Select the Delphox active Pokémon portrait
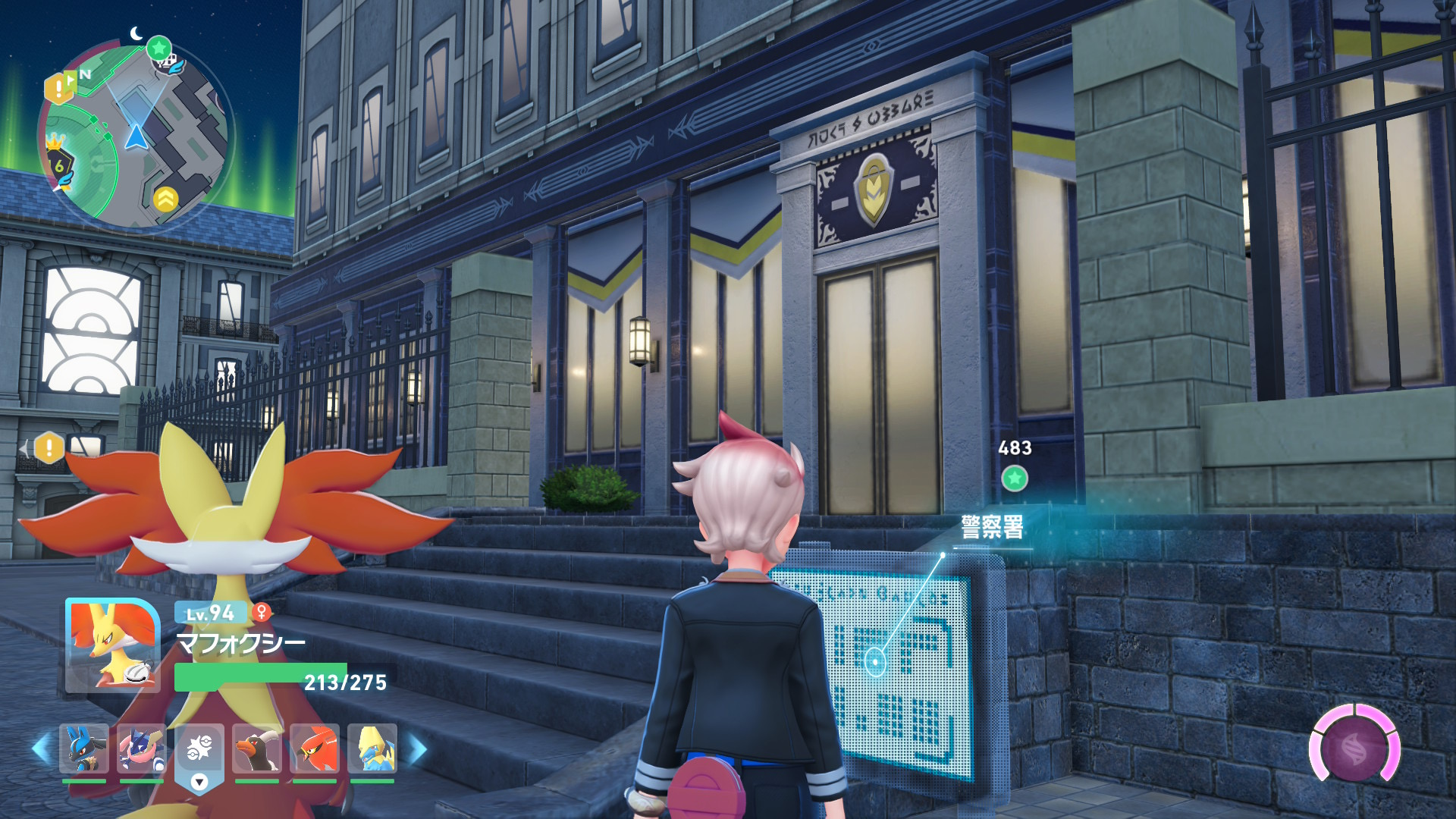Image resolution: width=1456 pixels, height=819 pixels. (x=112, y=645)
